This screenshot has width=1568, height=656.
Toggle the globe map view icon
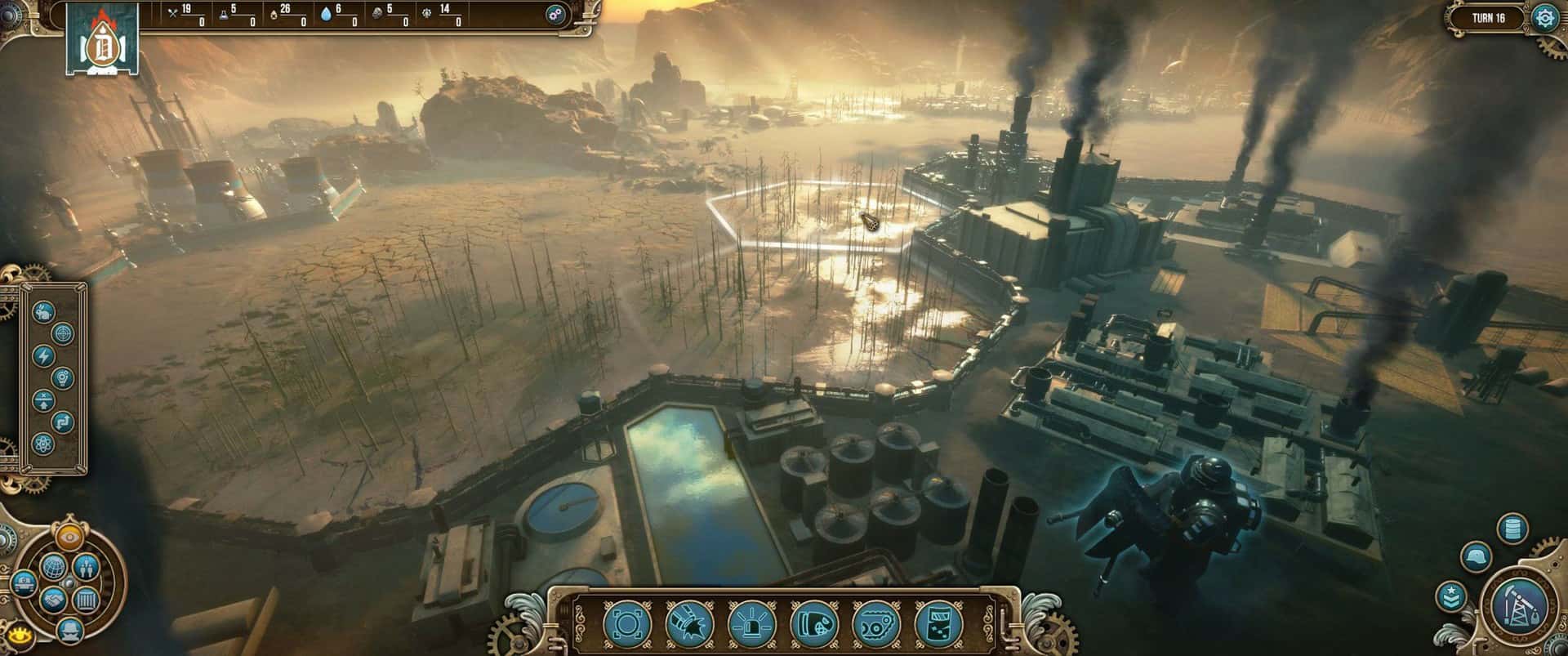pyautogui.click(x=55, y=566)
